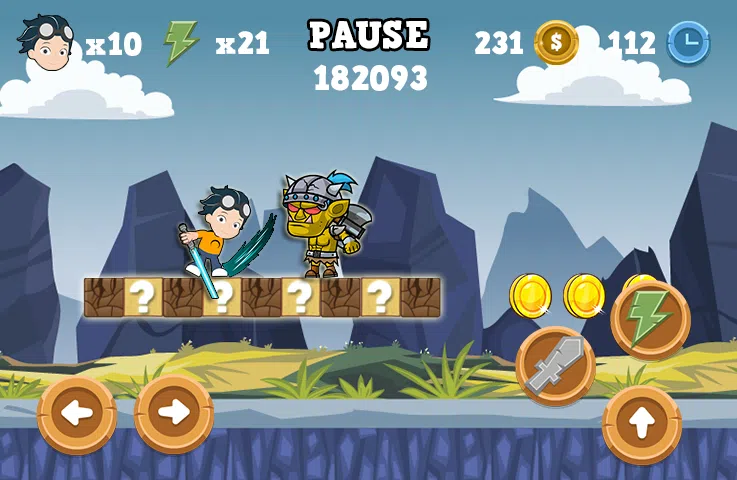Activate the round lightning bolt power button
The width and height of the screenshot is (737, 480).
tap(649, 319)
